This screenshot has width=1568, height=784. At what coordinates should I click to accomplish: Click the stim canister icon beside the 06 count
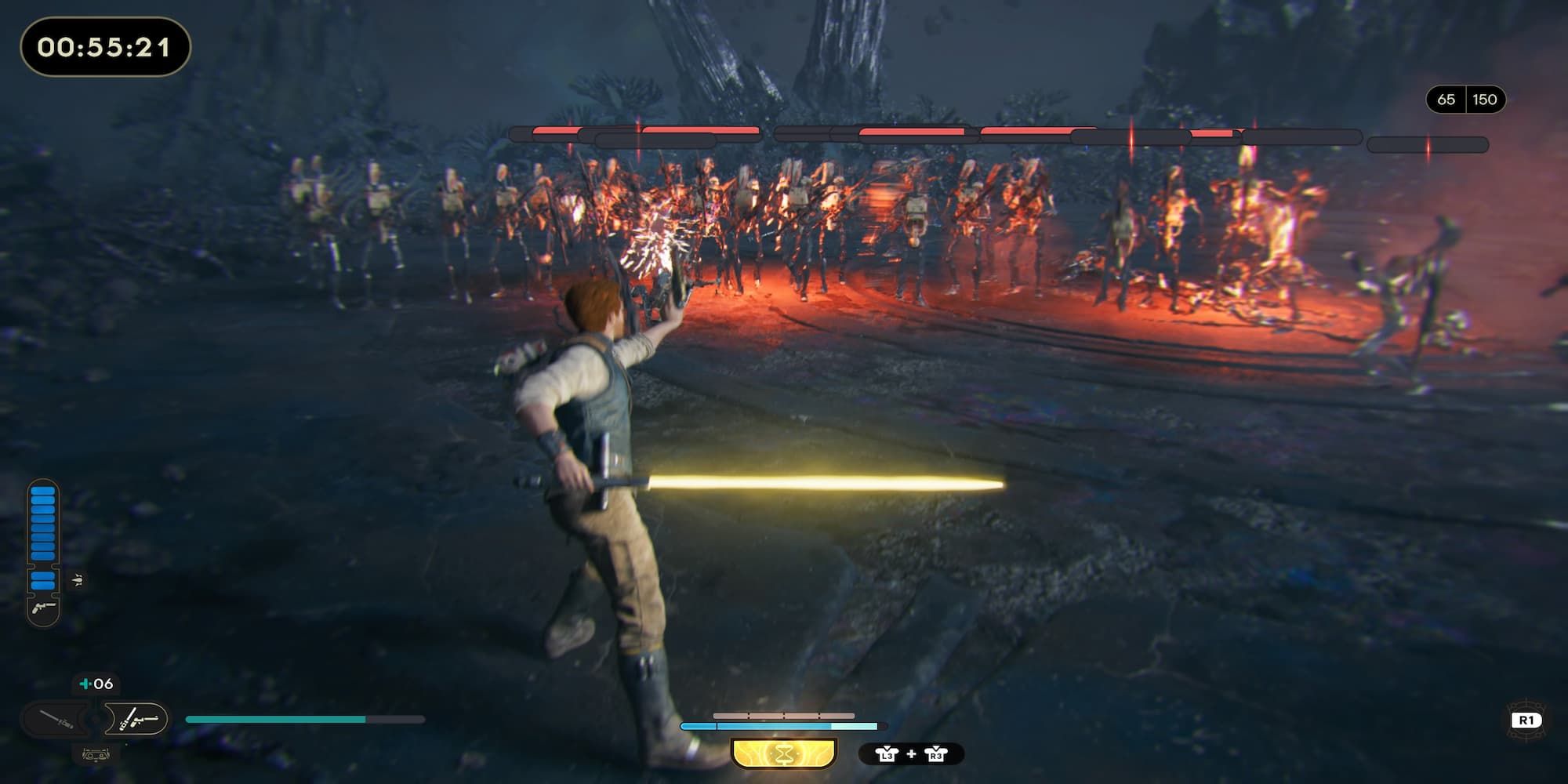[83, 684]
